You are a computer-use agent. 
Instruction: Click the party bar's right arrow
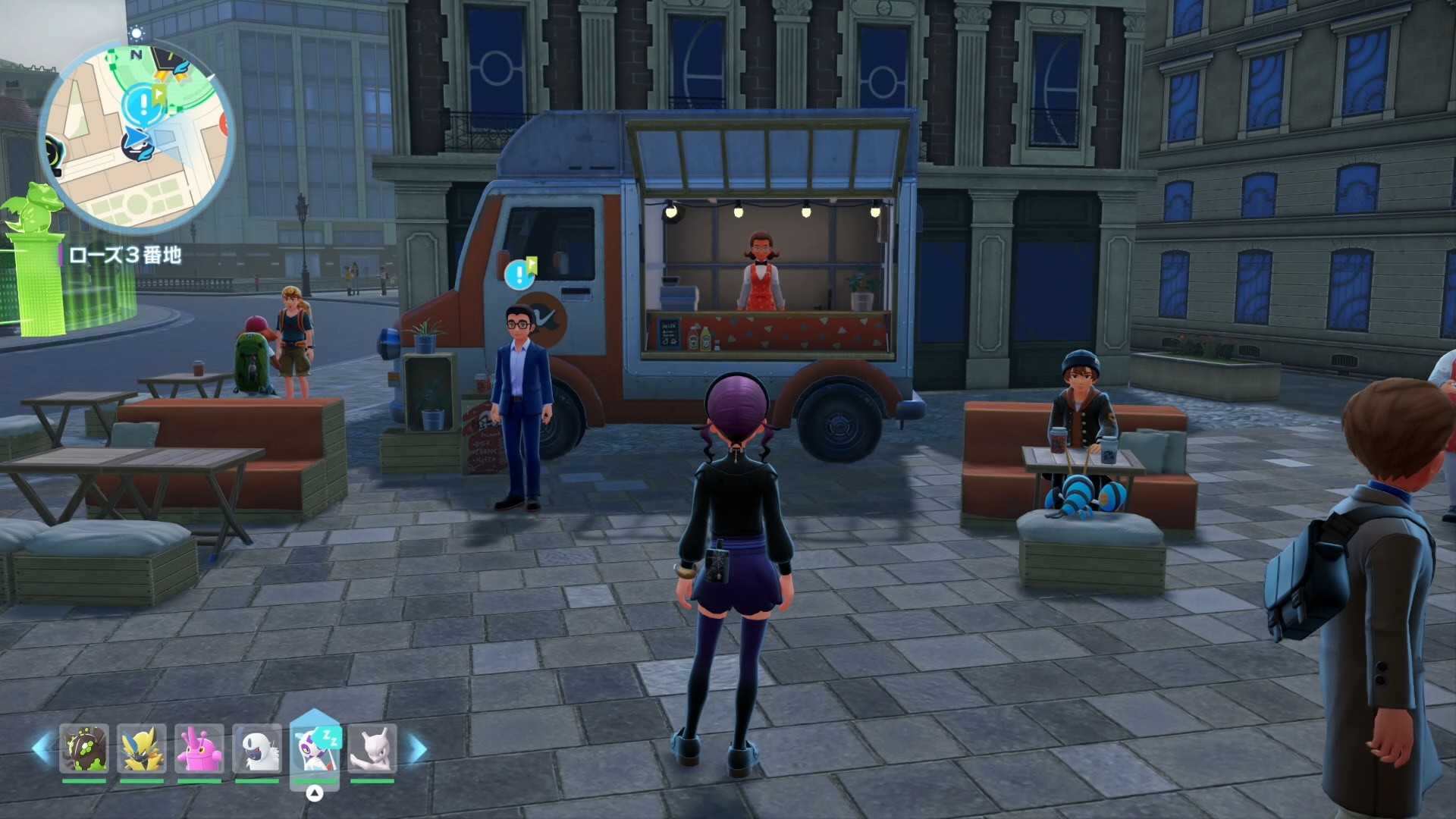point(417,748)
